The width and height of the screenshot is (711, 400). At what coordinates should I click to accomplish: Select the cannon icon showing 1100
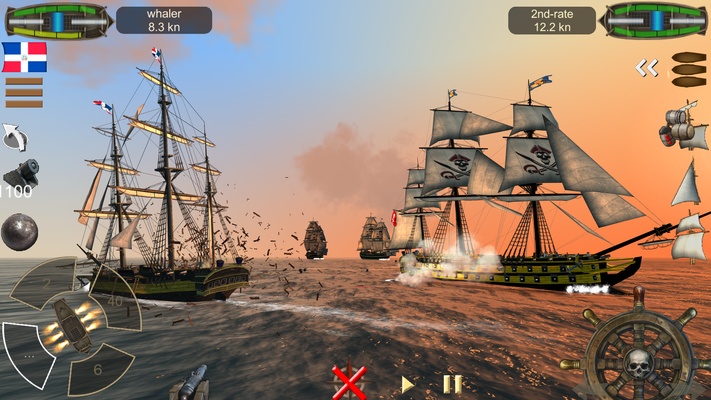(x=18, y=177)
